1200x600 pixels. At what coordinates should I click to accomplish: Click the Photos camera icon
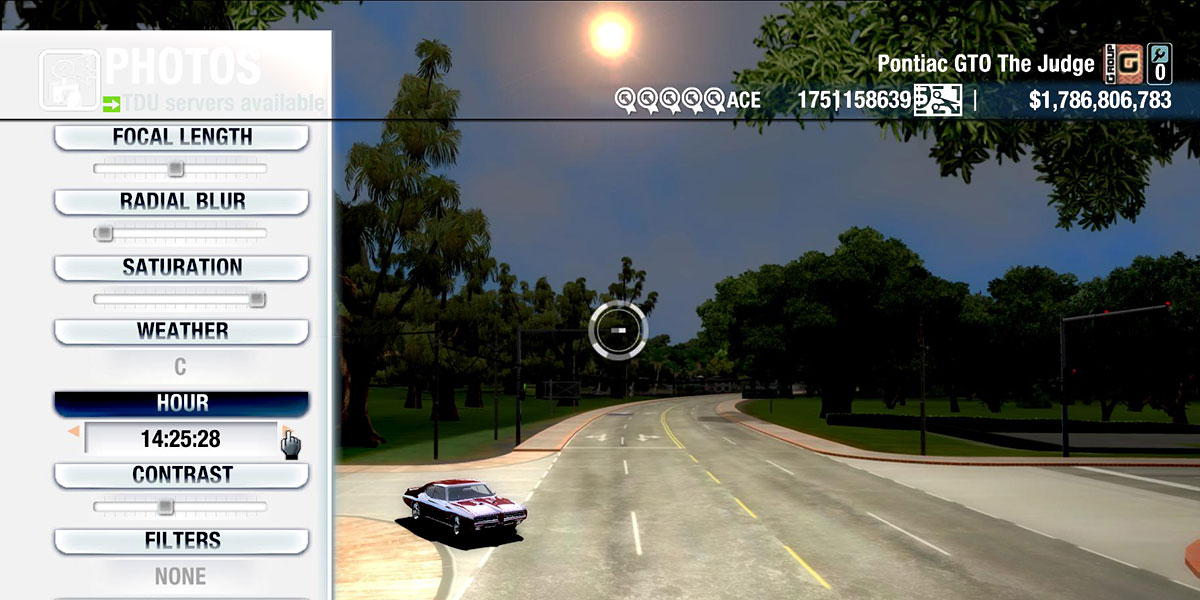point(69,79)
